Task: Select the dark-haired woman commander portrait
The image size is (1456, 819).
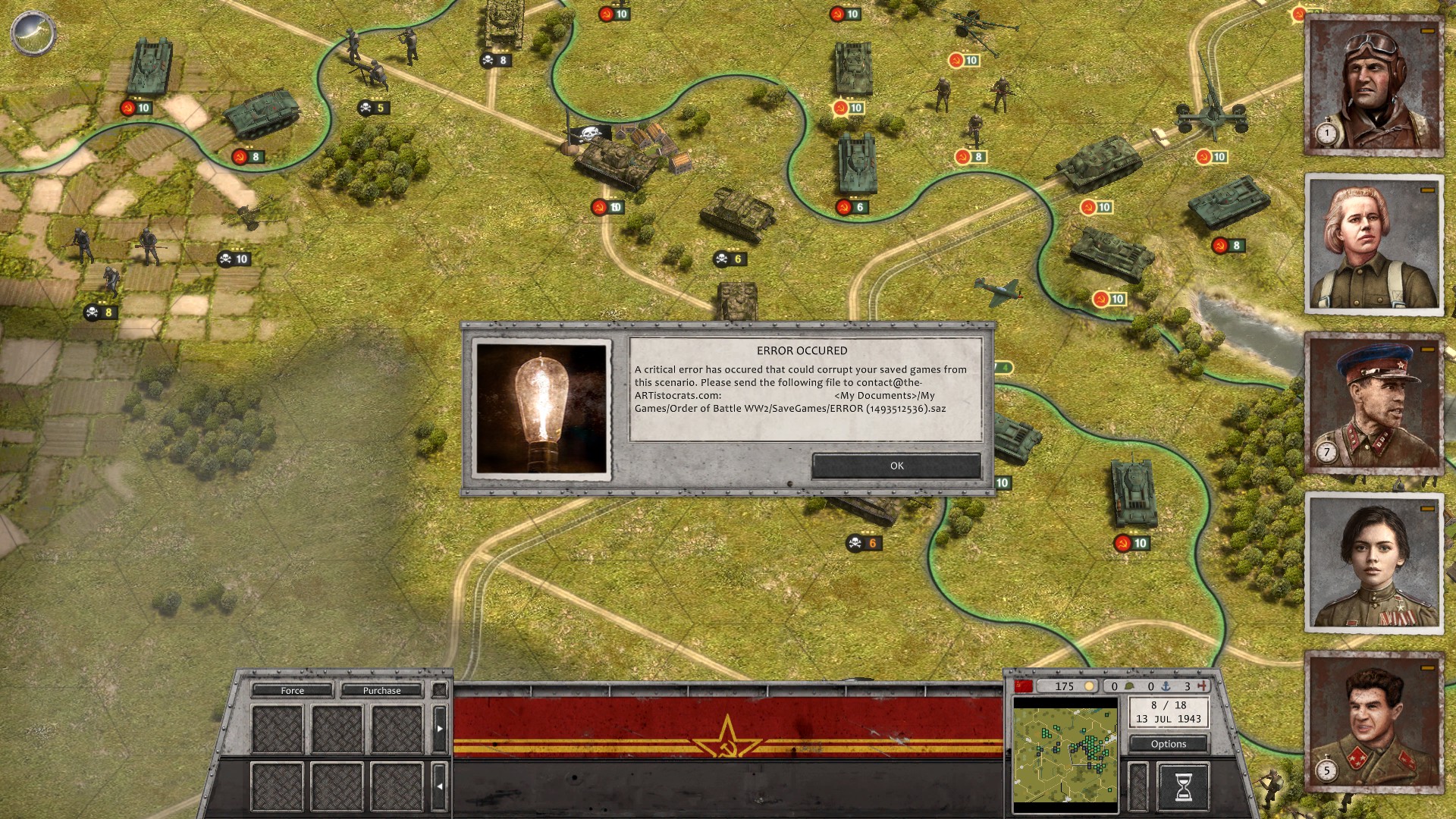Action: point(1373,563)
